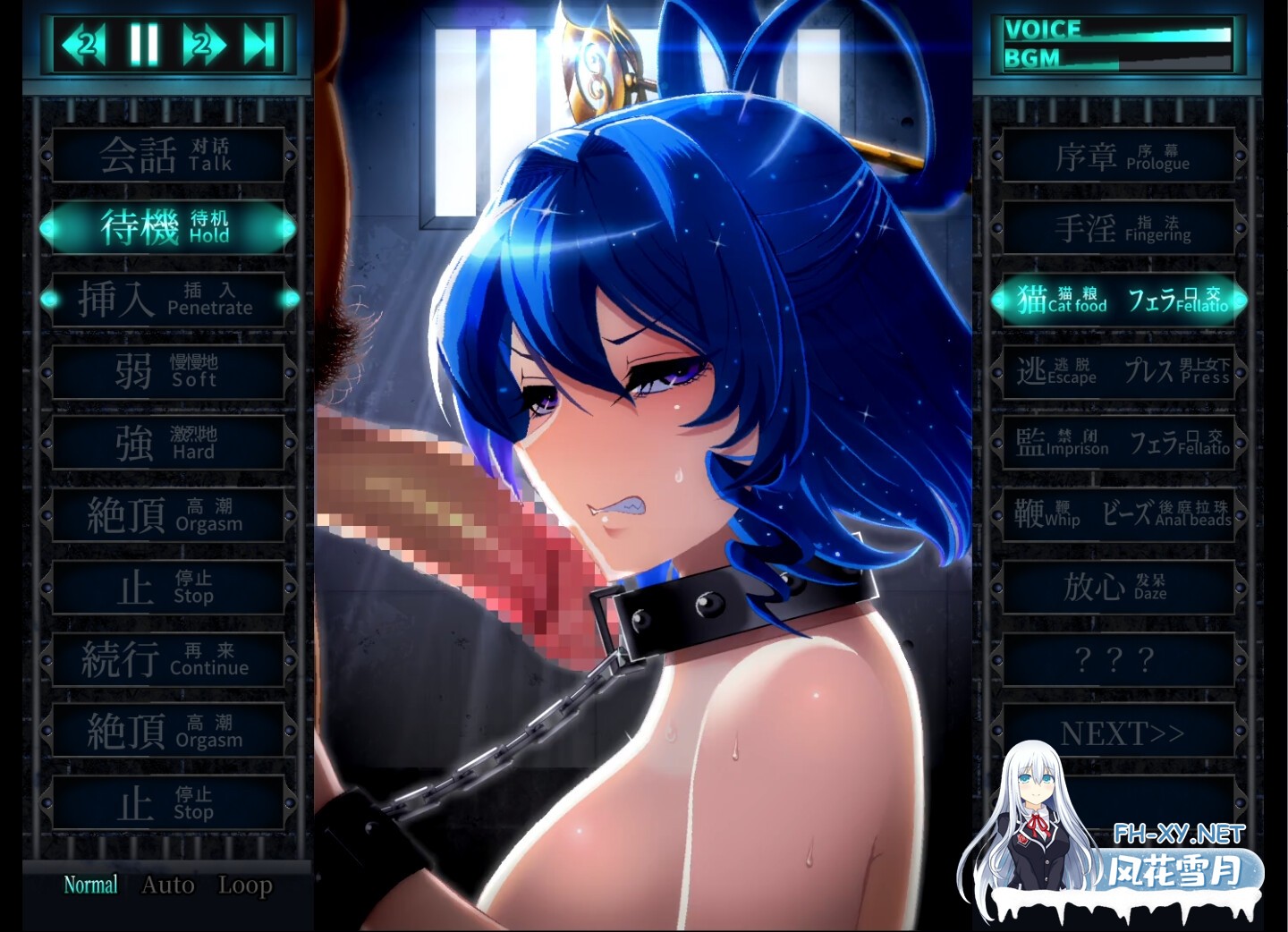Click NEXT>> to view more scenes
The image size is (1288, 932).
[x=1118, y=732]
